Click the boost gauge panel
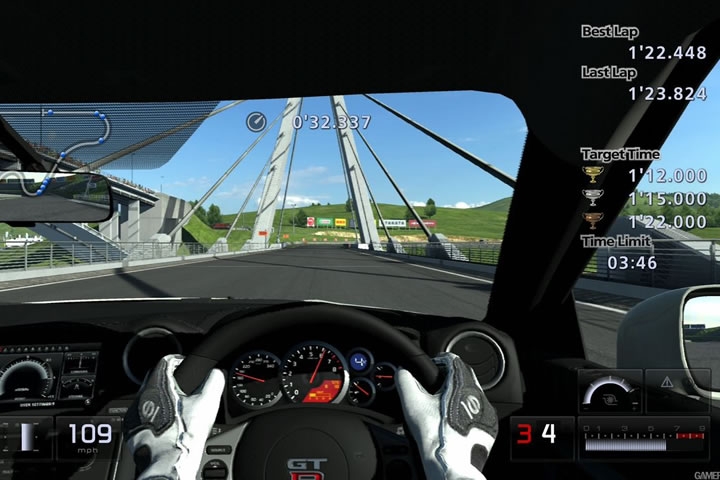 pyautogui.click(x=609, y=391)
